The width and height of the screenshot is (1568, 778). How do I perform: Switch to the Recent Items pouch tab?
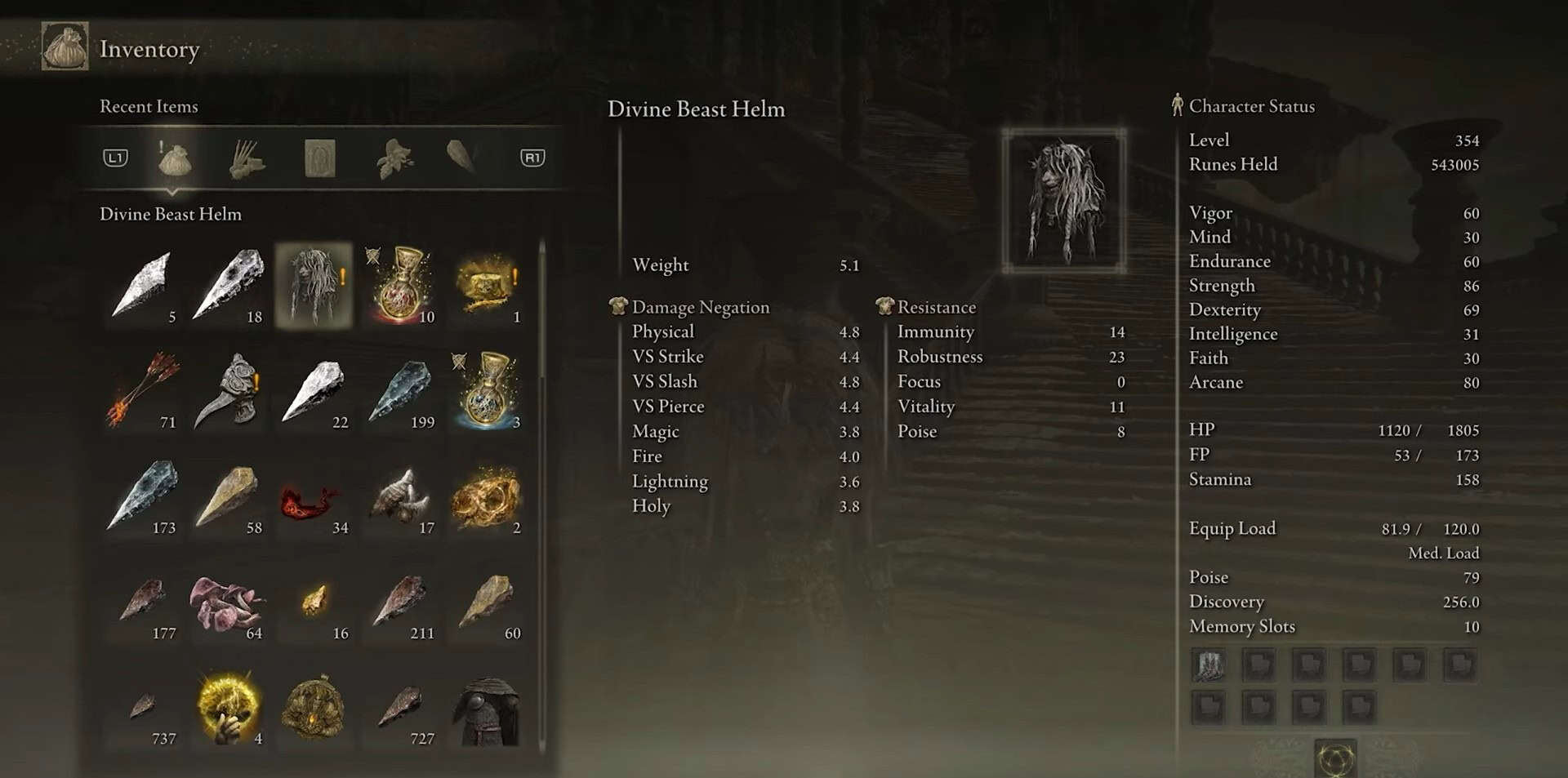pyautogui.click(x=174, y=158)
